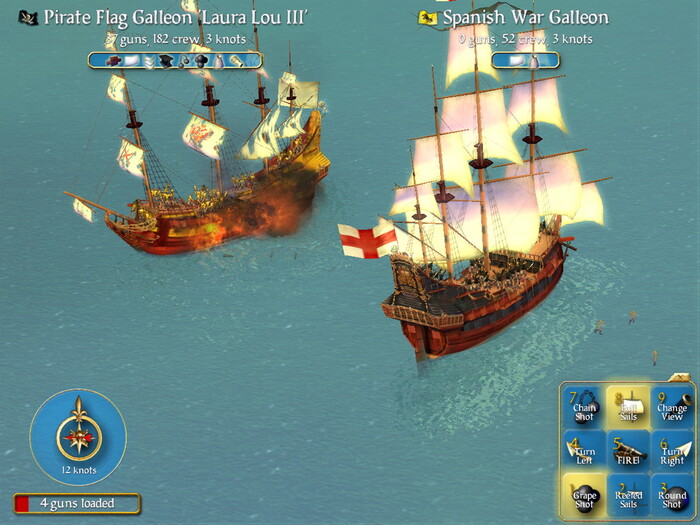
Task: Raise Full Sails
Action: pyautogui.click(x=629, y=407)
